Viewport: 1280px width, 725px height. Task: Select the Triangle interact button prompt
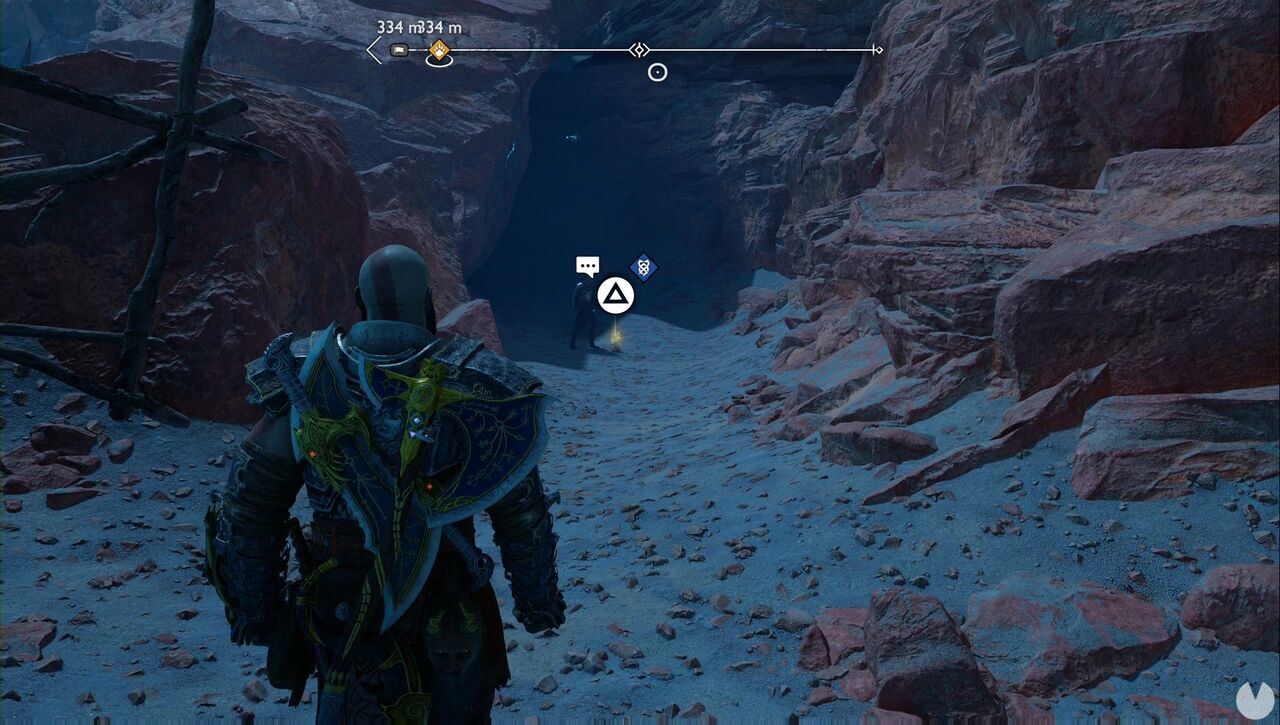click(x=617, y=296)
